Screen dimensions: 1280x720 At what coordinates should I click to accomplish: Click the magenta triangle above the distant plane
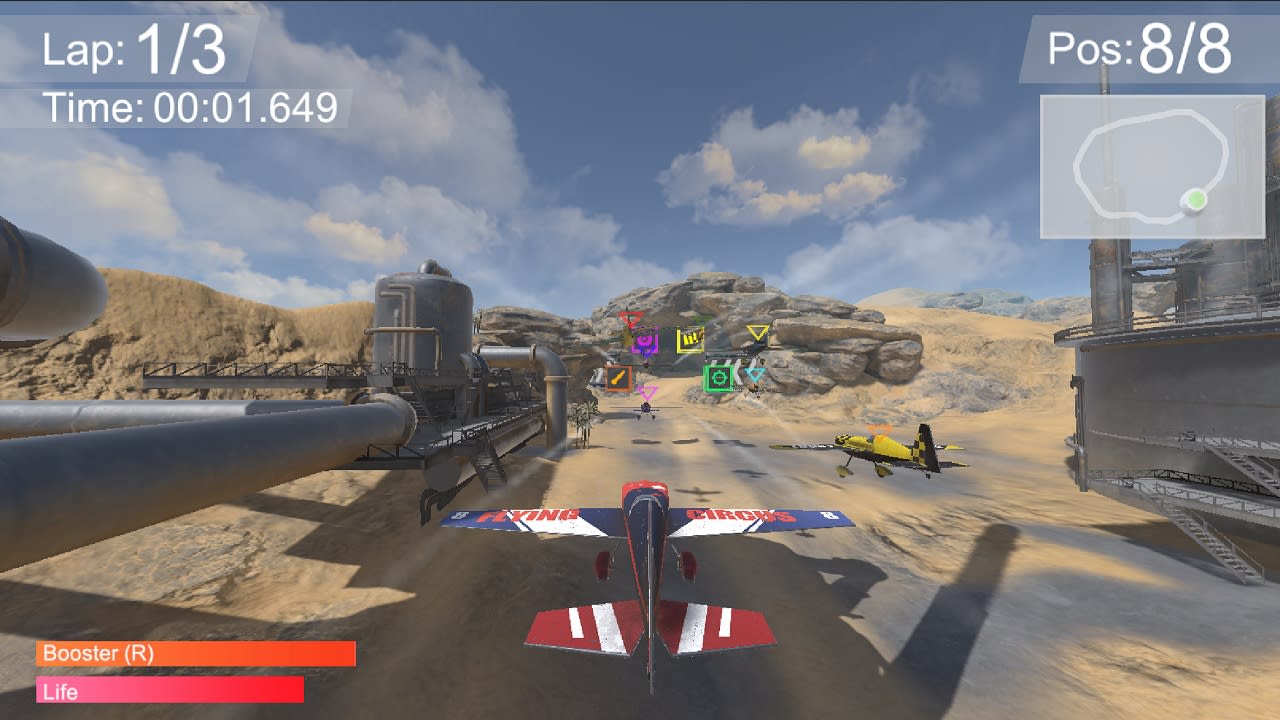click(x=648, y=392)
